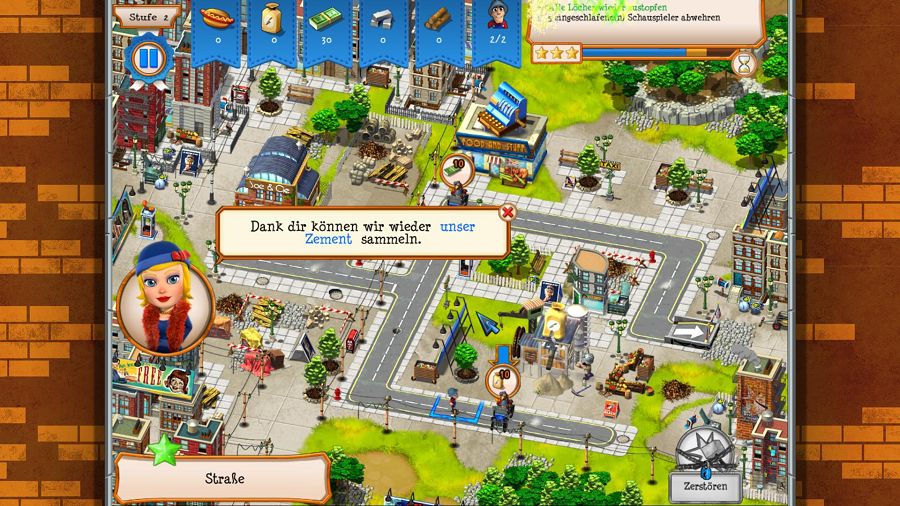The image size is (900, 506).
Task: Pause the game with the blue button
Action: point(148,58)
